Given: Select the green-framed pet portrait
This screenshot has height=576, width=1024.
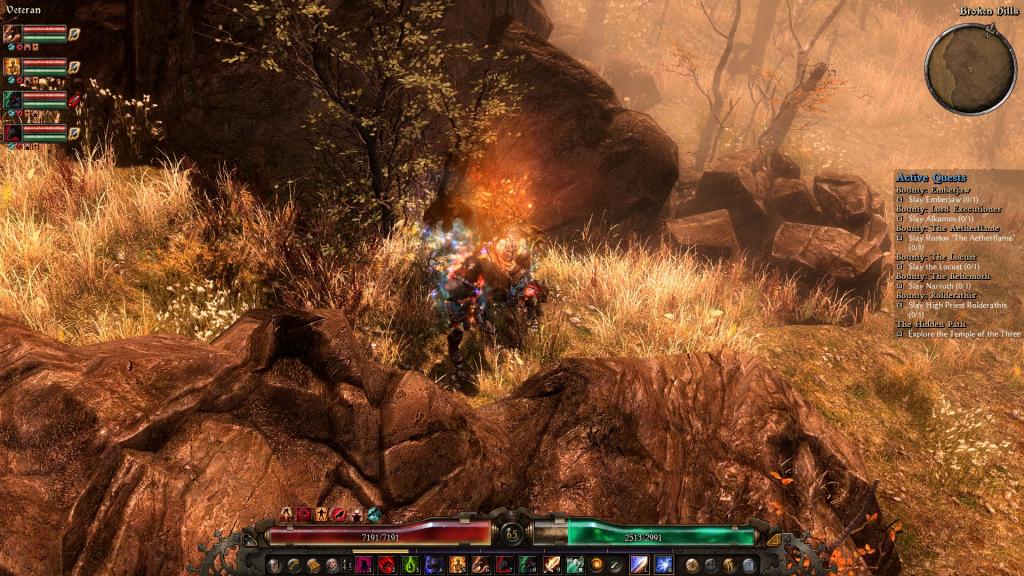Looking at the screenshot, I should click(x=12, y=100).
